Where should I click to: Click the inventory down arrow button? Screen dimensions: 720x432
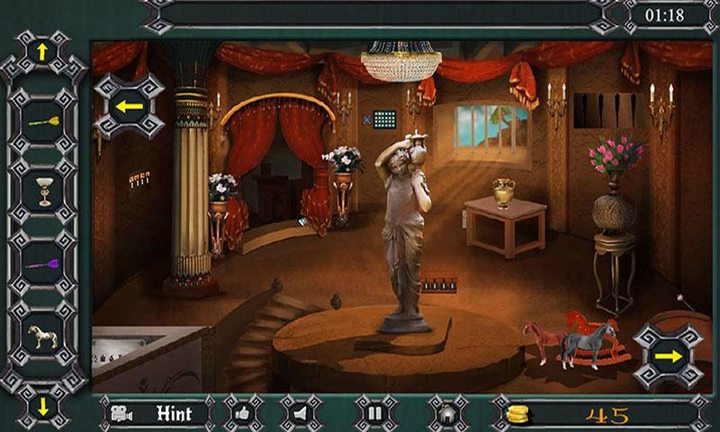[x=44, y=408]
